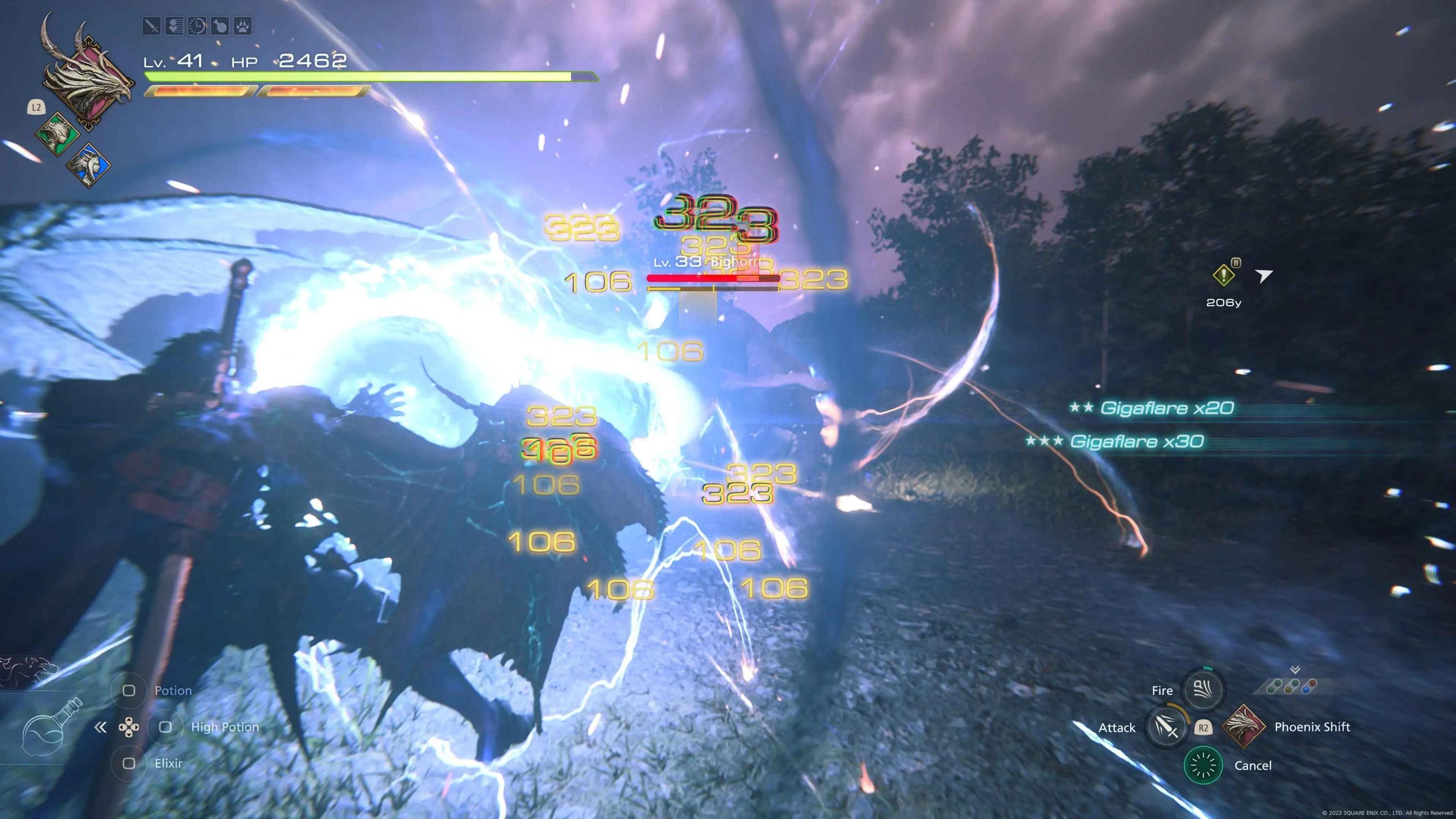Collapse the item shortcut bar chevron

pyautogui.click(x=100, y=727)
